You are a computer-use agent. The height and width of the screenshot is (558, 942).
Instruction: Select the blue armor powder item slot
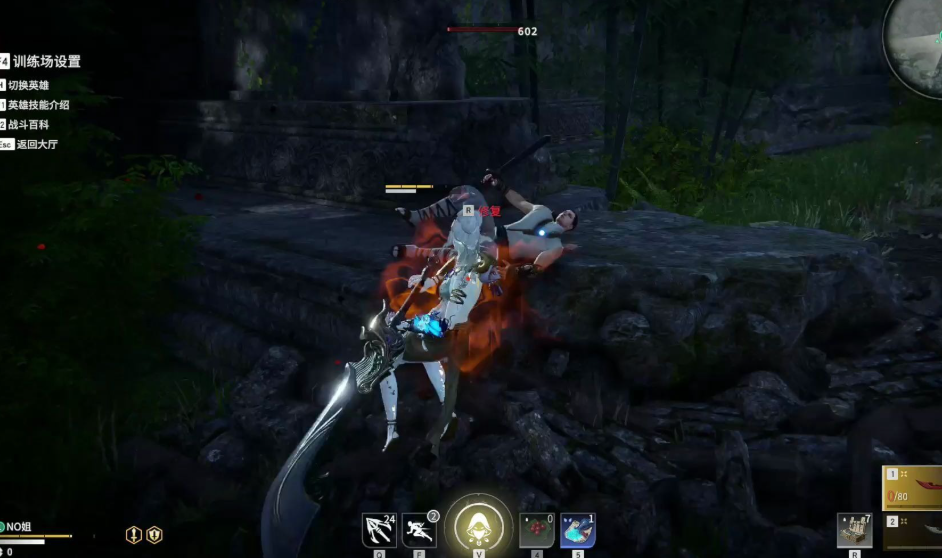(578, 530)
